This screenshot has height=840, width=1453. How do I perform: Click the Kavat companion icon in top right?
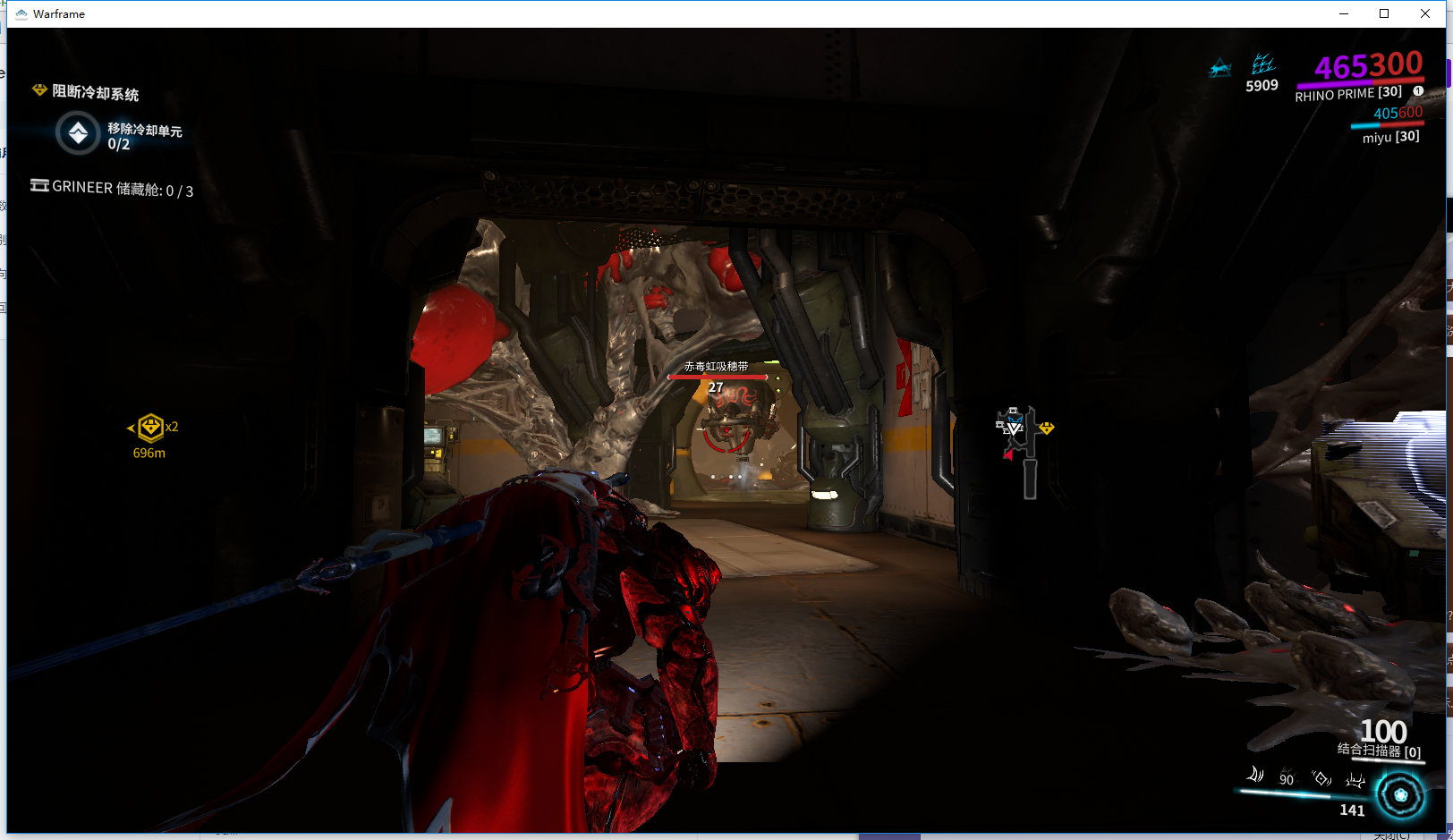tap(1220, 70)
